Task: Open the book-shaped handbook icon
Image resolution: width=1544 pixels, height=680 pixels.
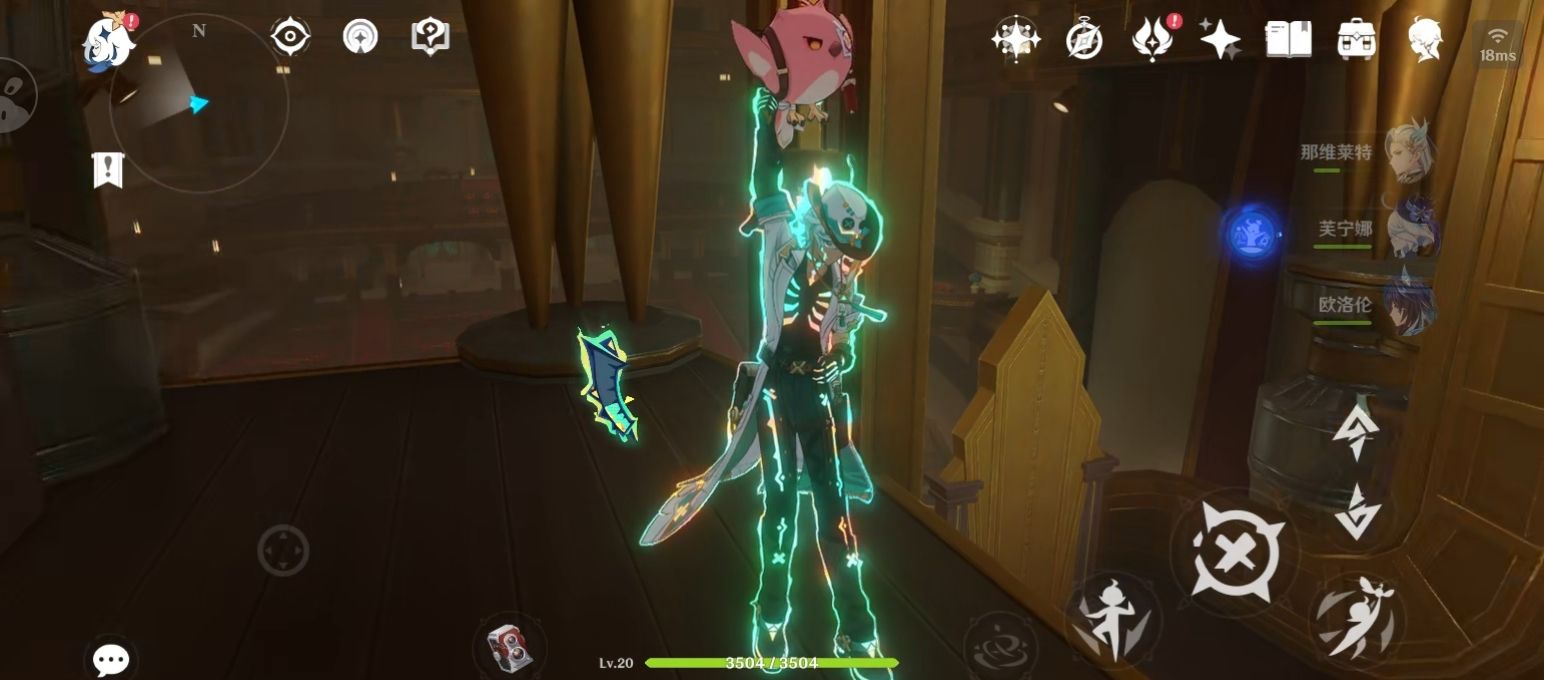Action: pos(1288,40)
